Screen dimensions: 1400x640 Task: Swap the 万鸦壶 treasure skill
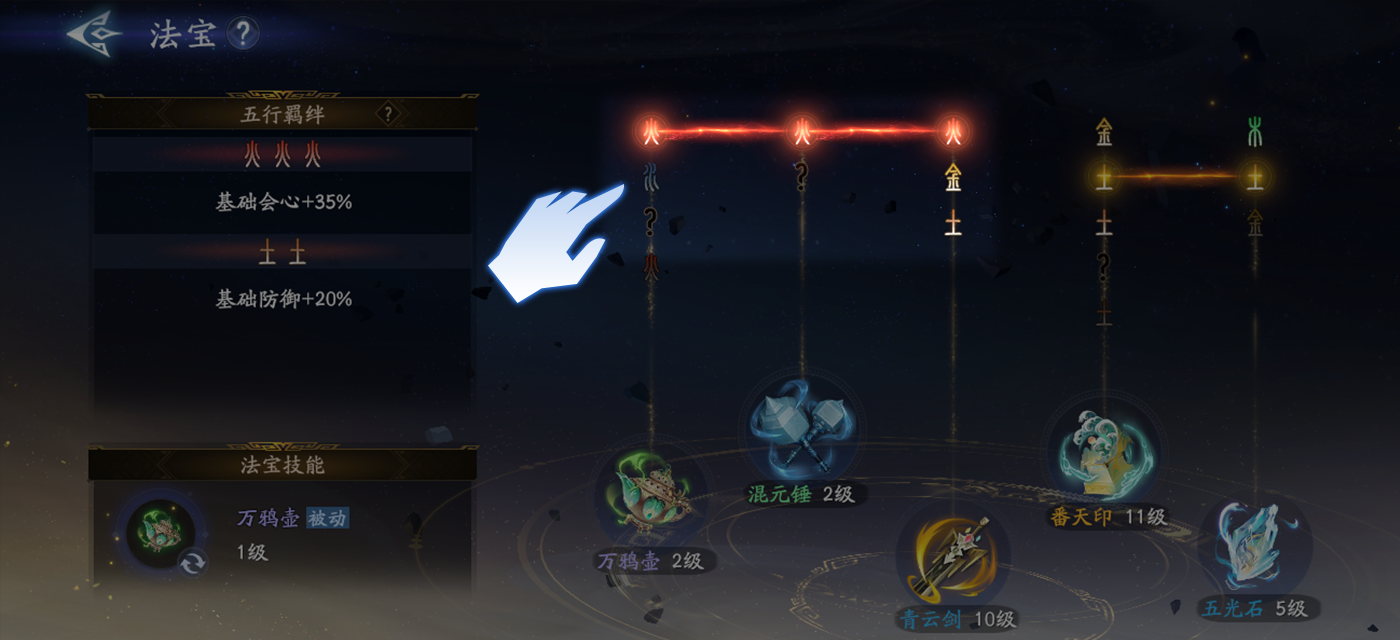point(192,563)
